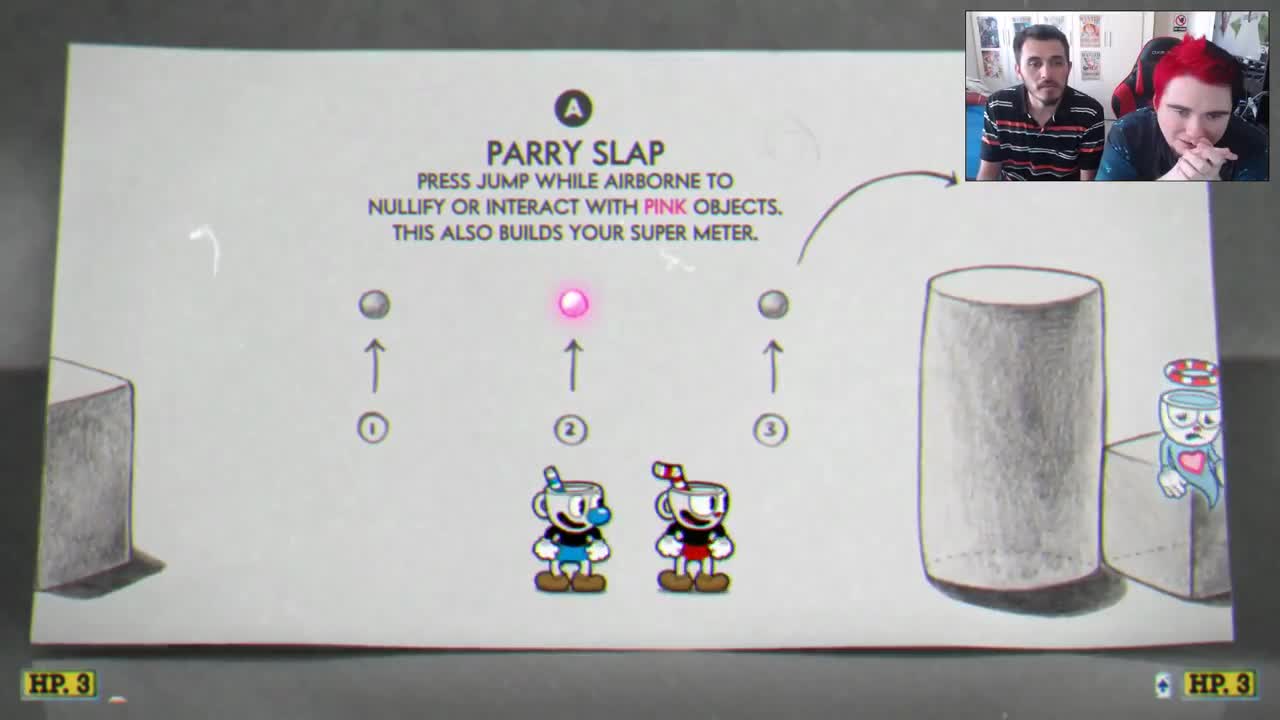Select the numbered circle 2 marker

tap(572, 426)
